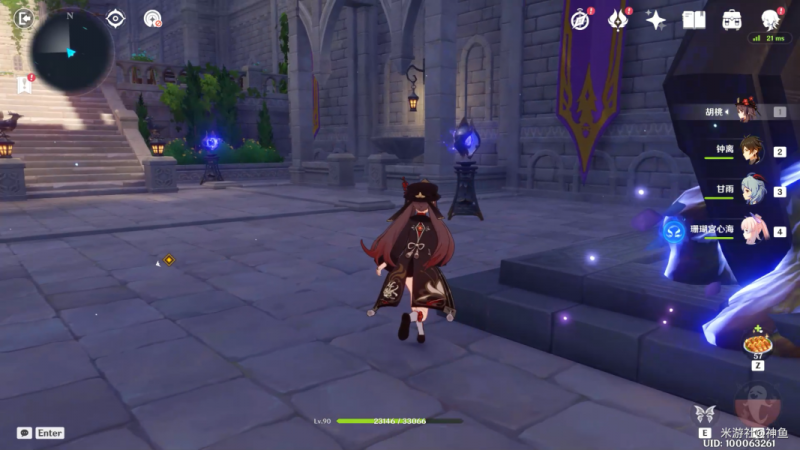This screenshot has width=800, height=450.
Task: Open the quest banner icon below minimap
Action: [x=24, y=85]
